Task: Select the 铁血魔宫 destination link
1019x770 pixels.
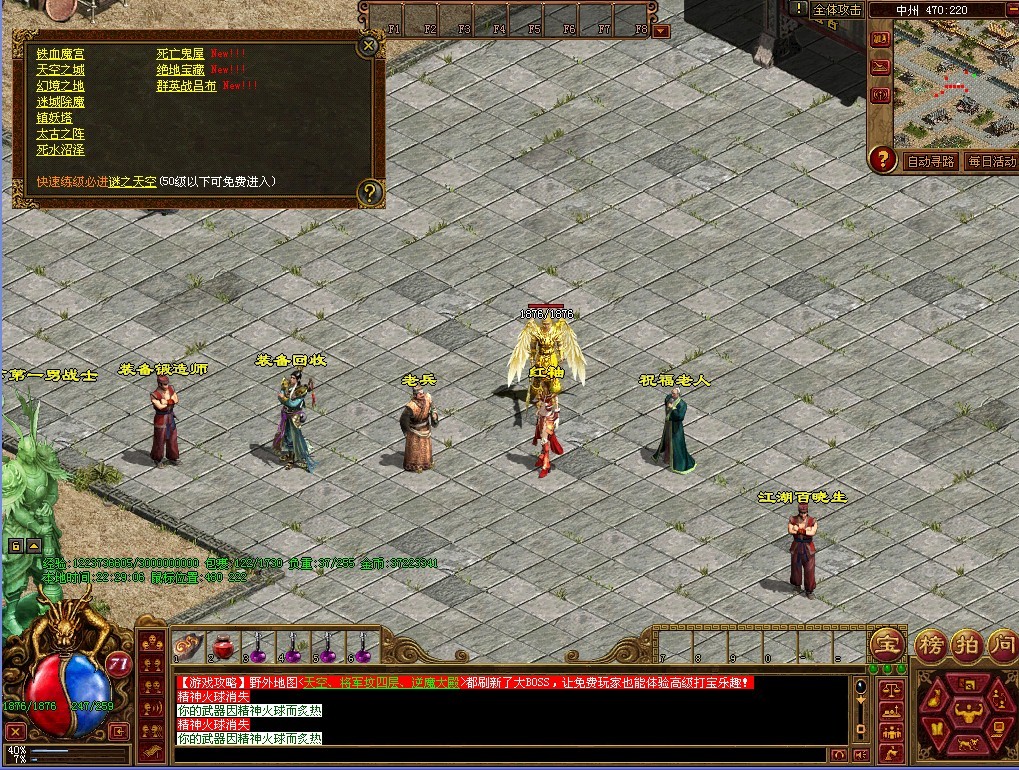Action: point(60,54)
